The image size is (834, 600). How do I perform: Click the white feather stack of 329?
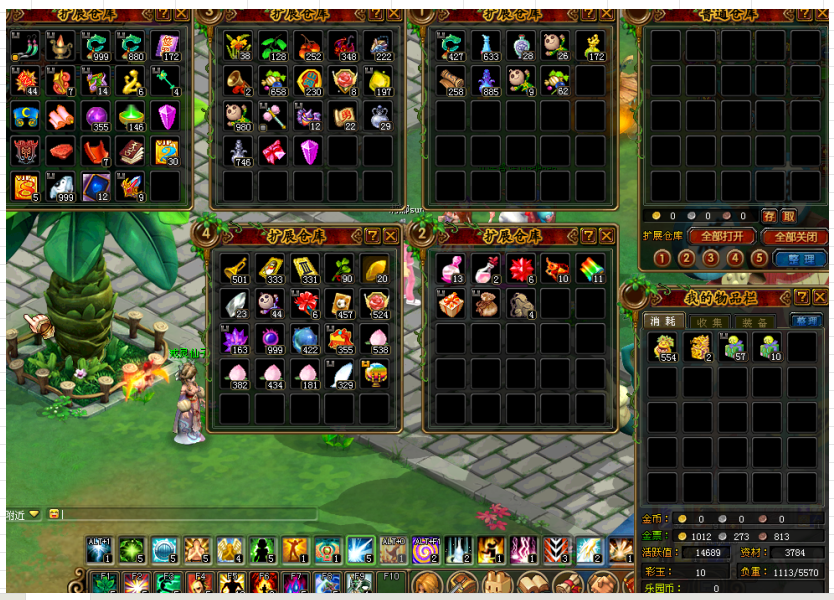(342, 372)
